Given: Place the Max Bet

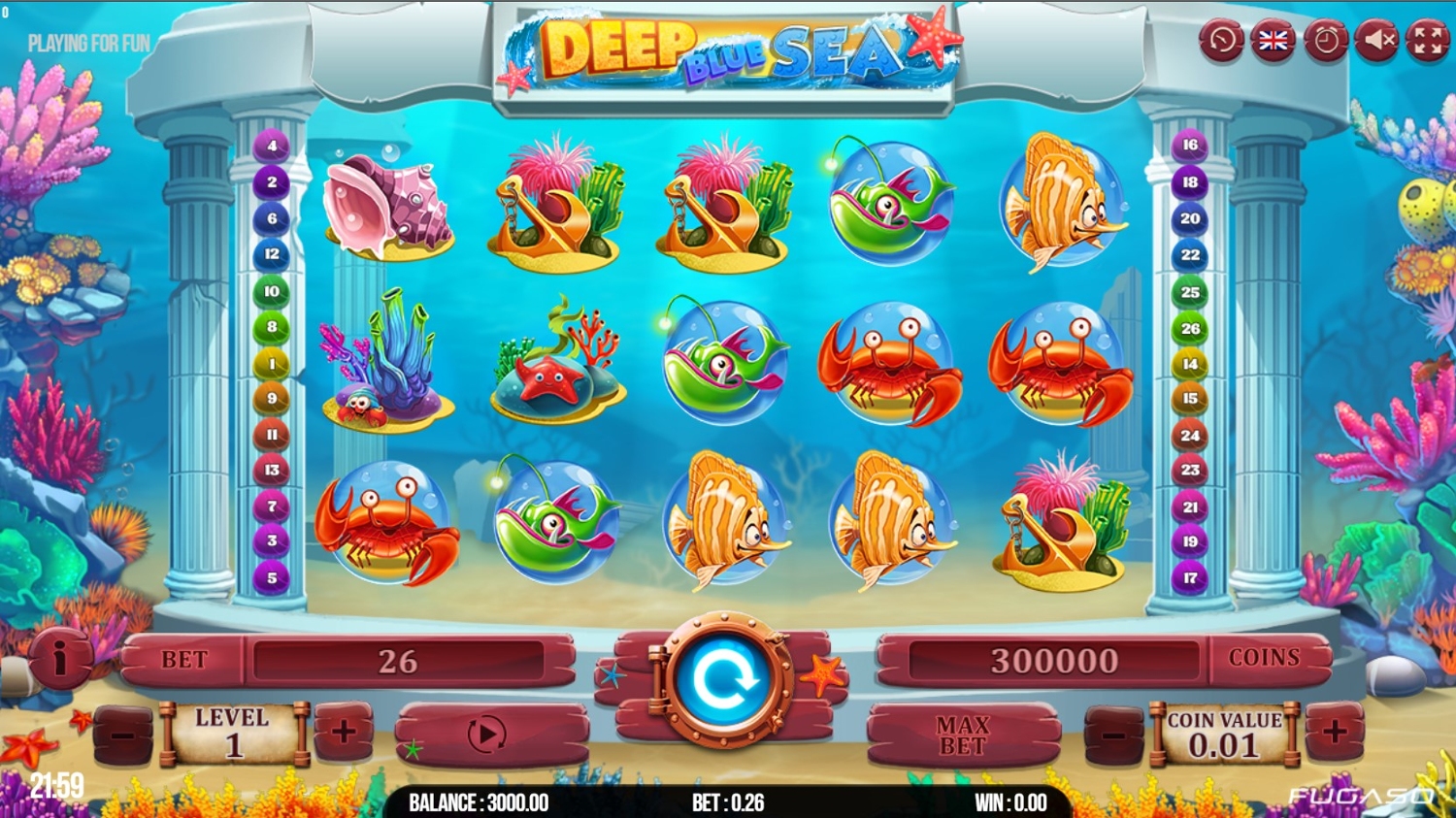Looking at the screenshot, I should pyautogui.click(x=962, y=736).
